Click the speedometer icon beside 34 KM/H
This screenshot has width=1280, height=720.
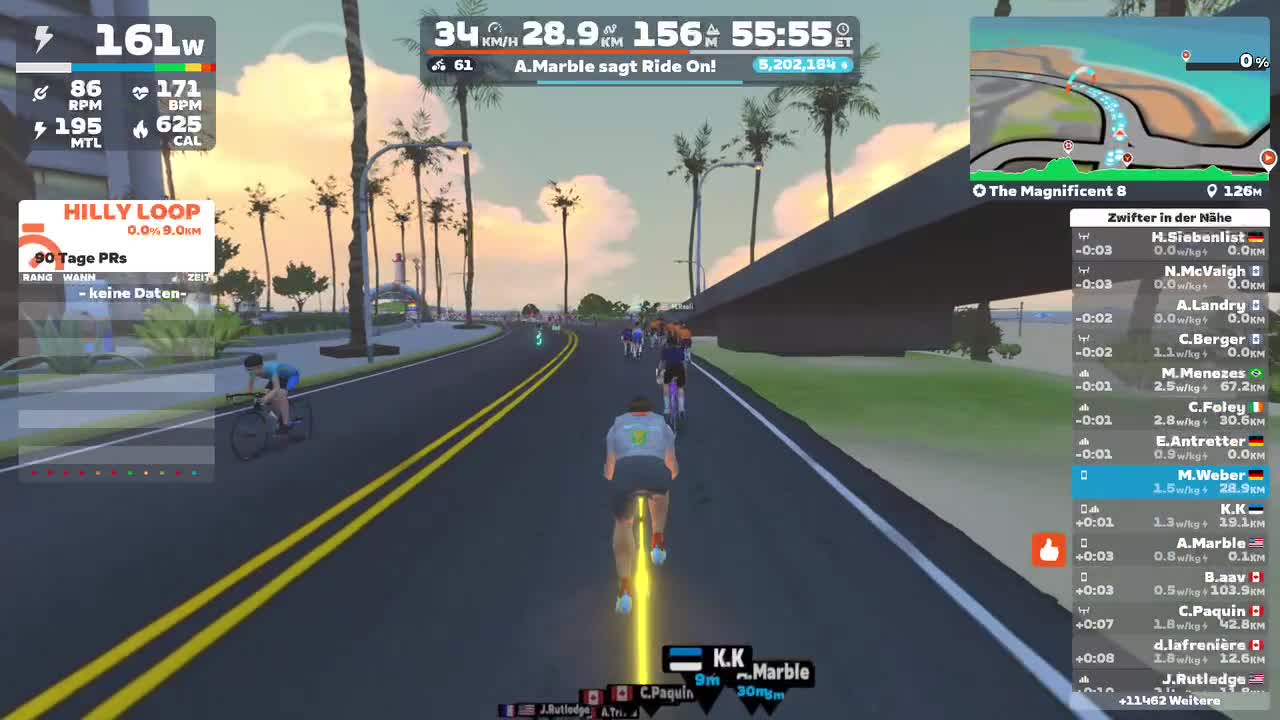[495, 29]
